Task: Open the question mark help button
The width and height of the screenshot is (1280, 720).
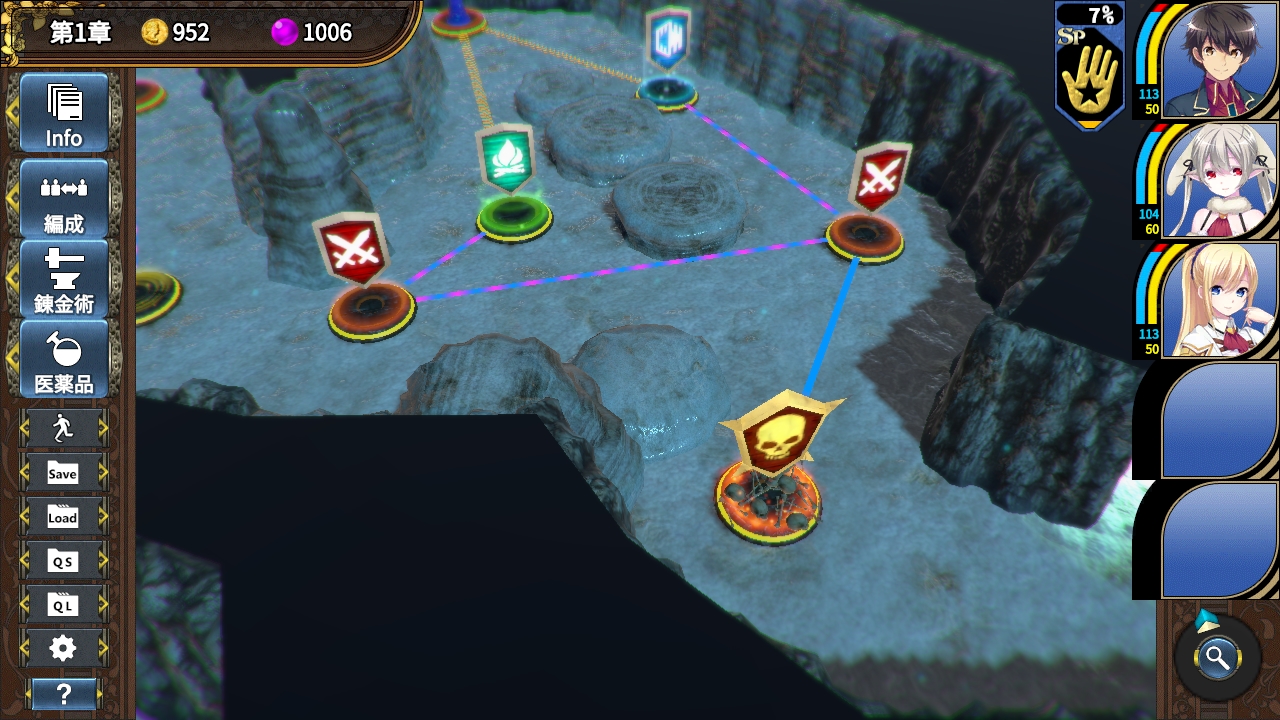Action: click(63, 693)
